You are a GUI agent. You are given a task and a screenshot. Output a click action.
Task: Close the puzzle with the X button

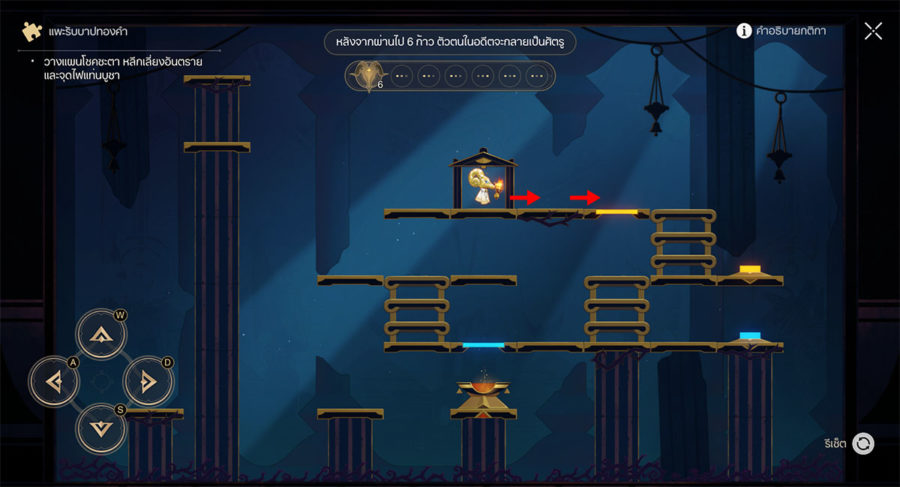[873, 31]
